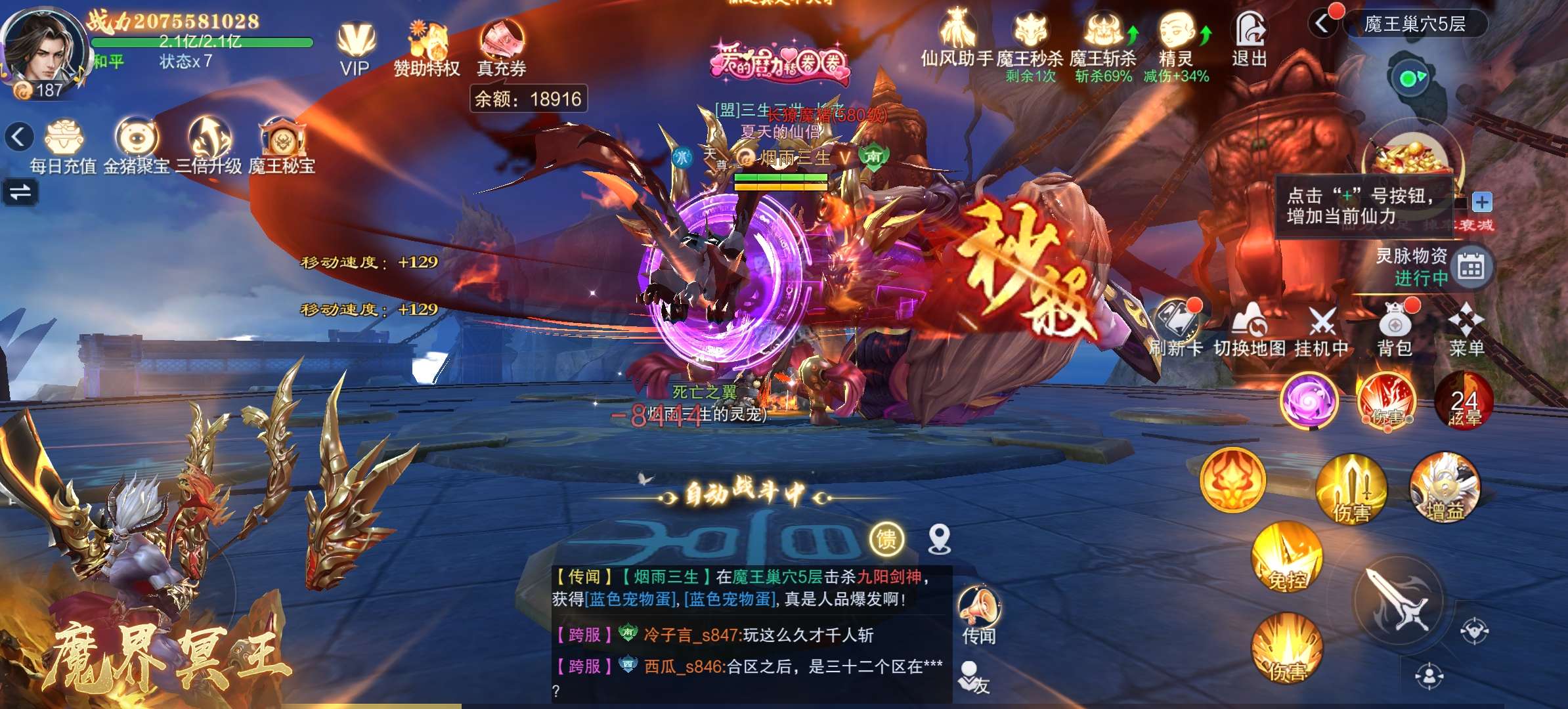The height and width of the screenshot is (709, 1568).
Task: Activate the 增益 buff skill
Action: click(x=1445, y=487)
